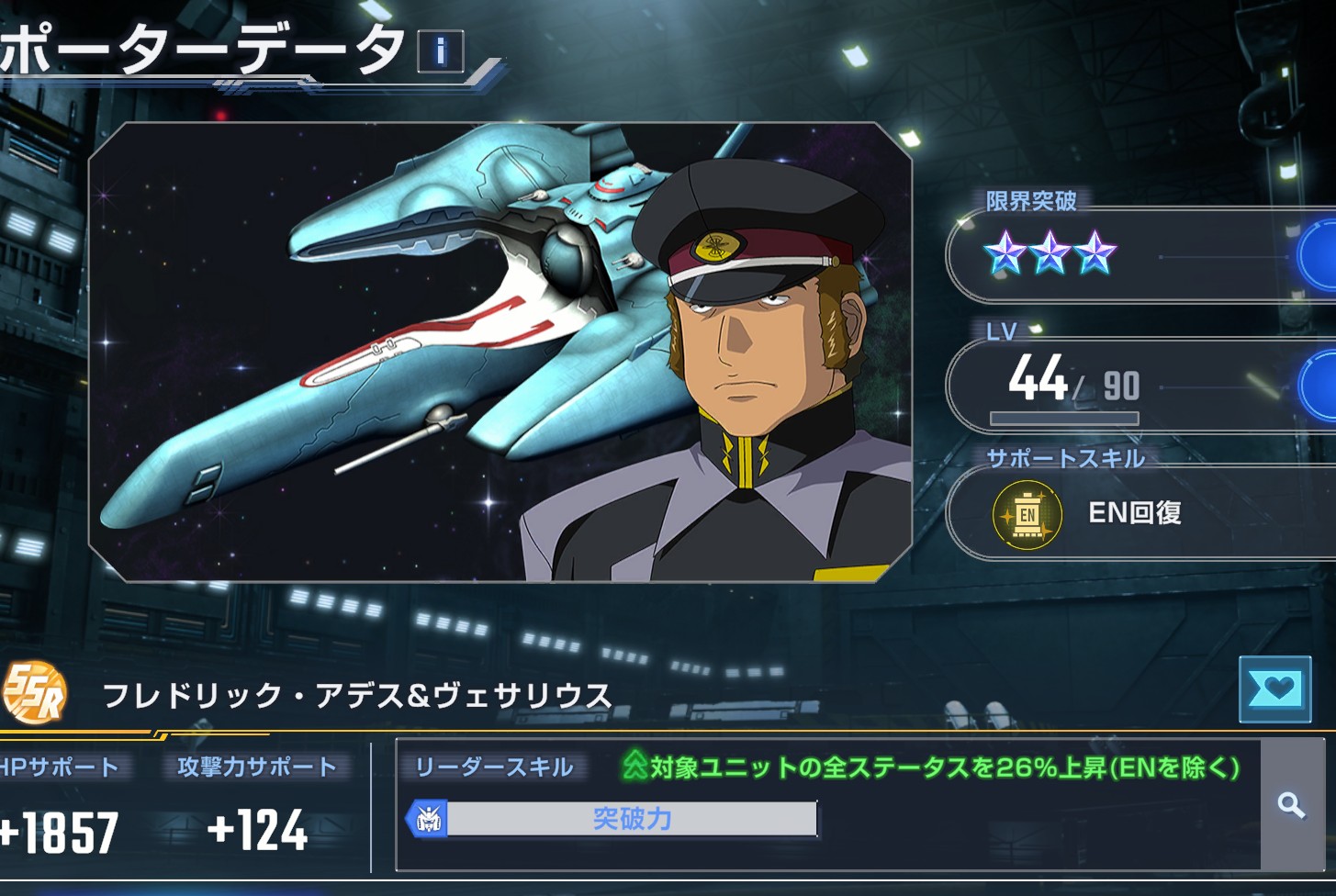
Task: Open leader skill details with magnifier
Action: tap(1291, 805)
